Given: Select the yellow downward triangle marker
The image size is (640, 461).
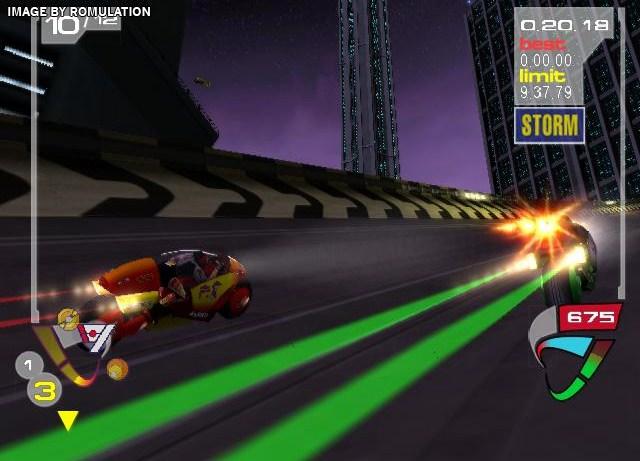Looking at the screenshot, I should click(x=67, y=420).
